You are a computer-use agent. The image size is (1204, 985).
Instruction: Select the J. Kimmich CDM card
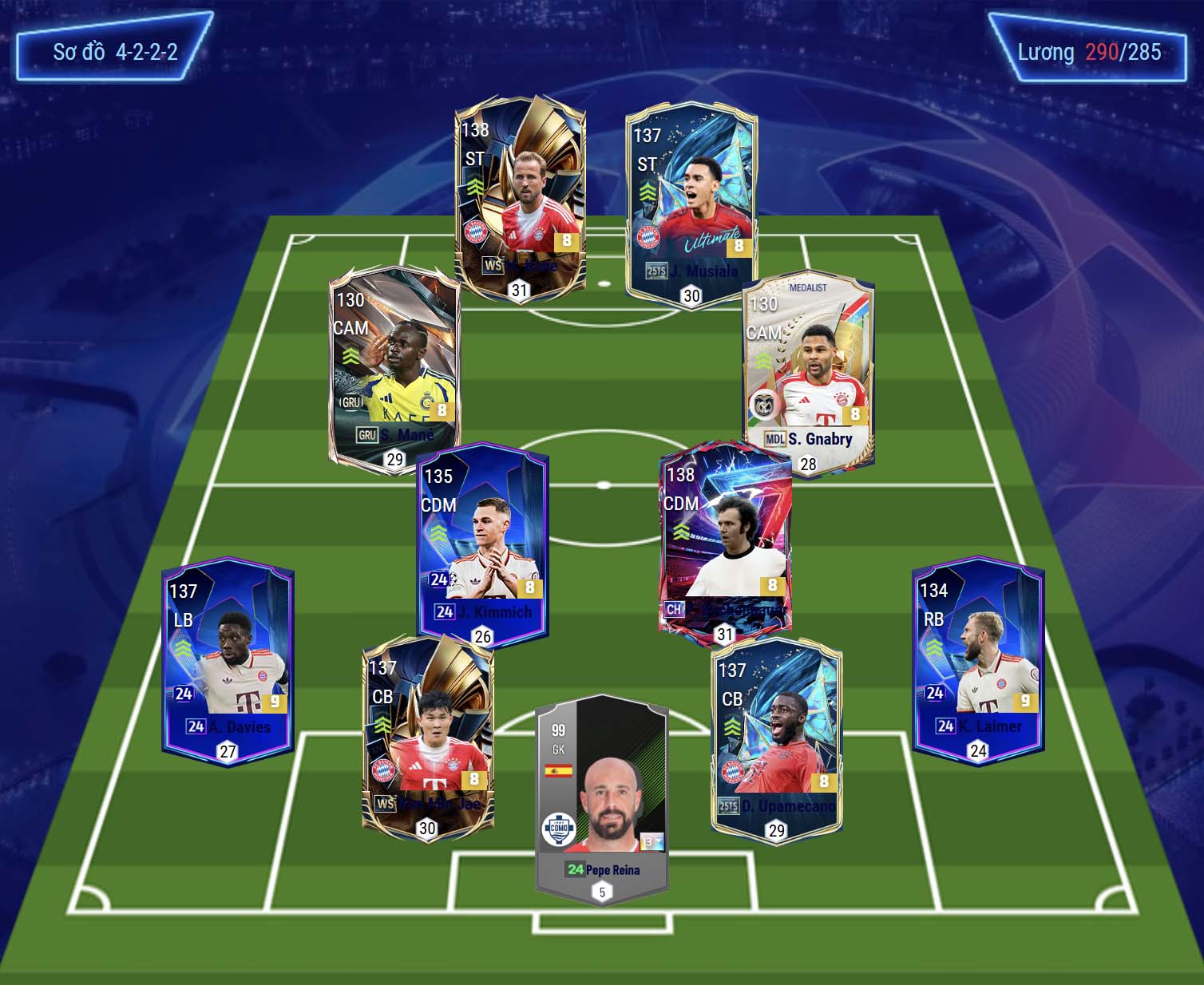(x=483, y=543)
